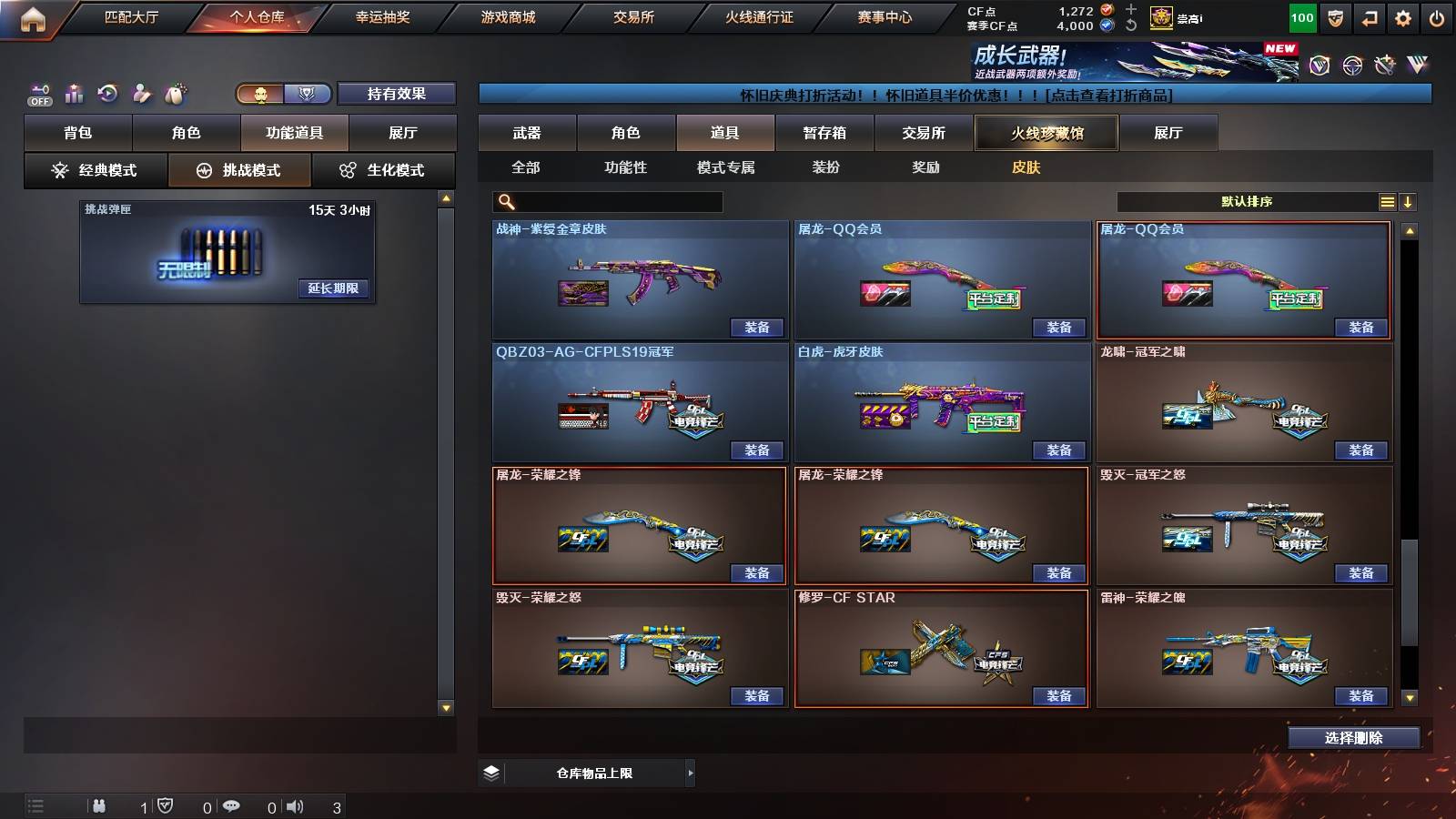Image resolution: width=1456 pixels, height=819 pixels.
Task: Switch to the trophy side of the character toggle
Action: tap(308, 94)
